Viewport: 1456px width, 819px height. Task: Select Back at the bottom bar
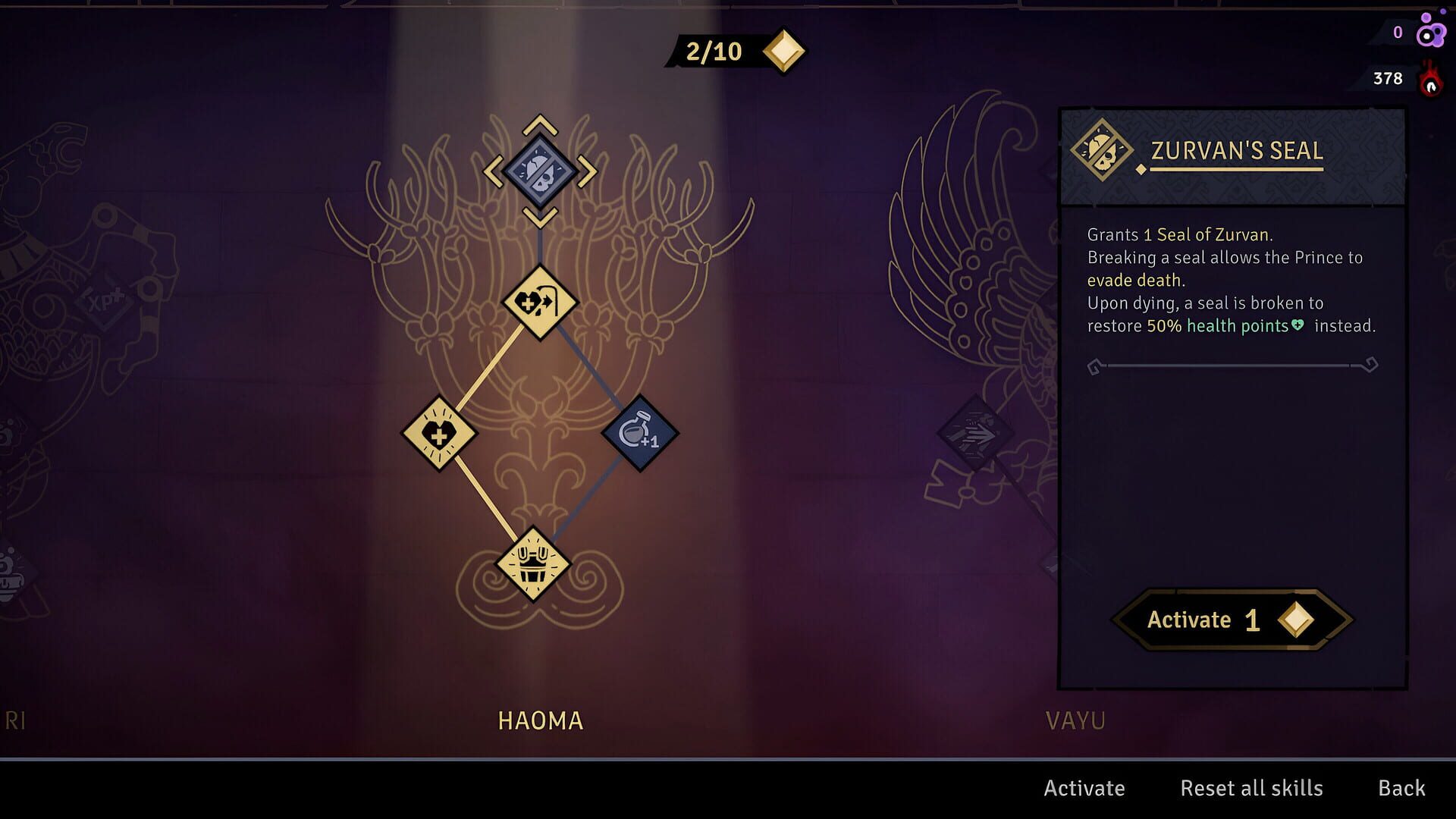tap(1402, 788)
